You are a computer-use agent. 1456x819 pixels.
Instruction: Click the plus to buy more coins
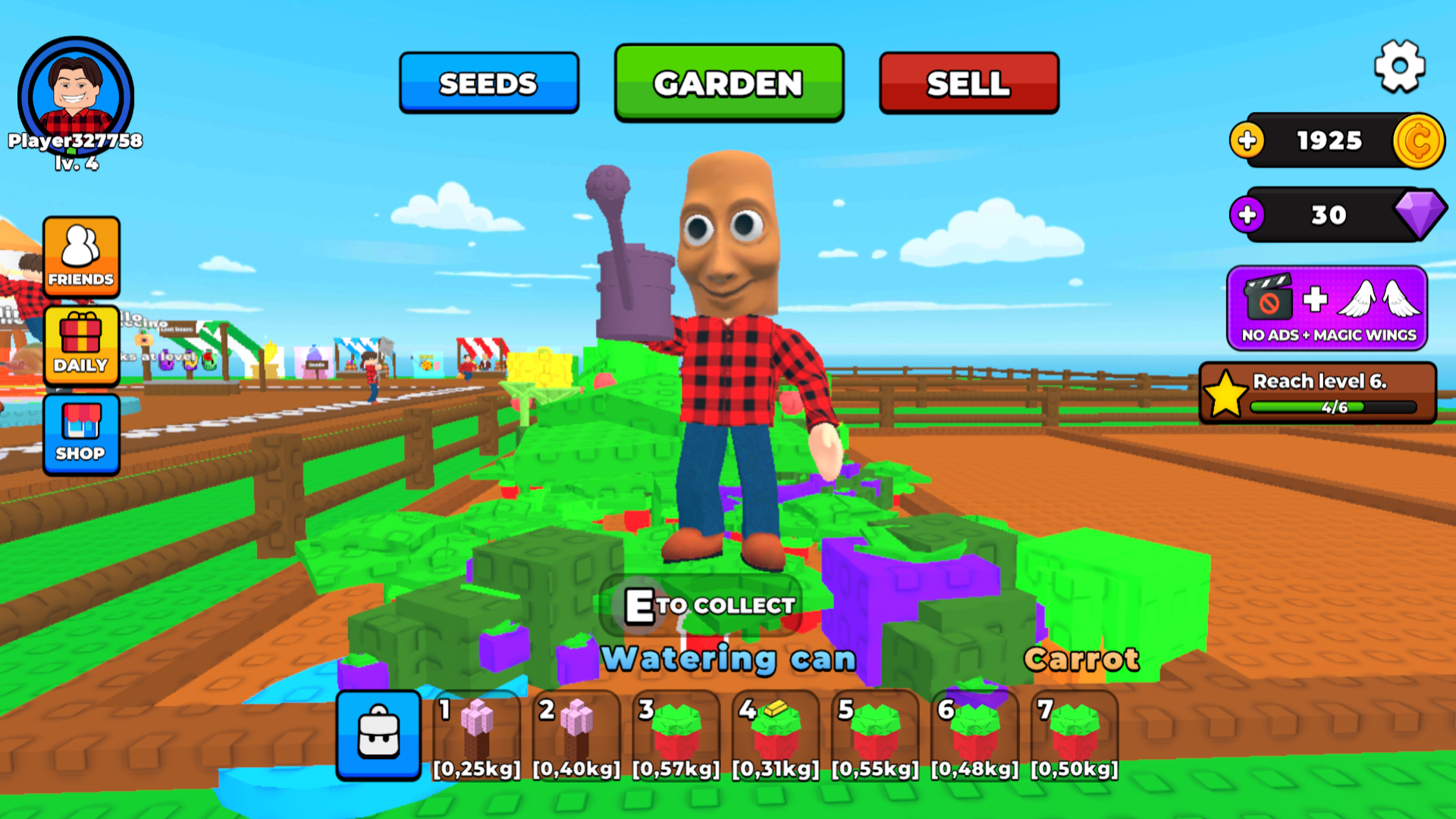[1248, 140]
